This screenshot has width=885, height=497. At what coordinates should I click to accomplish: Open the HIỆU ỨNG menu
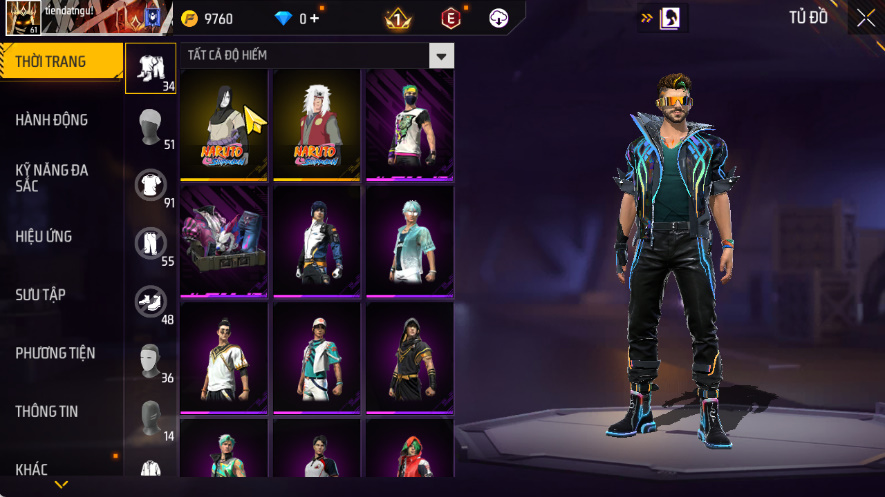click(x=44, y=237)
